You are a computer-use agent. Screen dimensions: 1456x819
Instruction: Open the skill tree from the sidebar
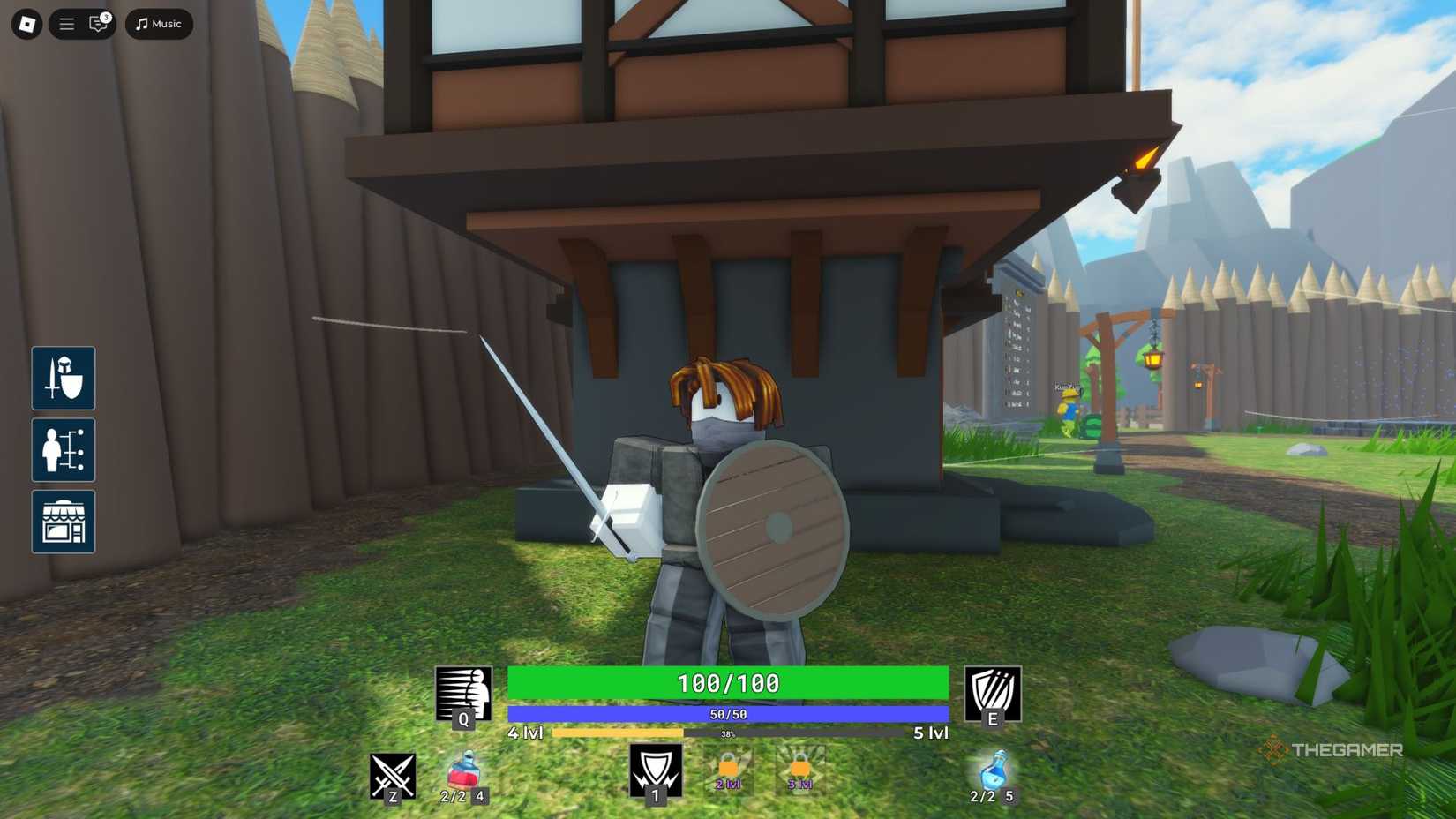point(63,450)
